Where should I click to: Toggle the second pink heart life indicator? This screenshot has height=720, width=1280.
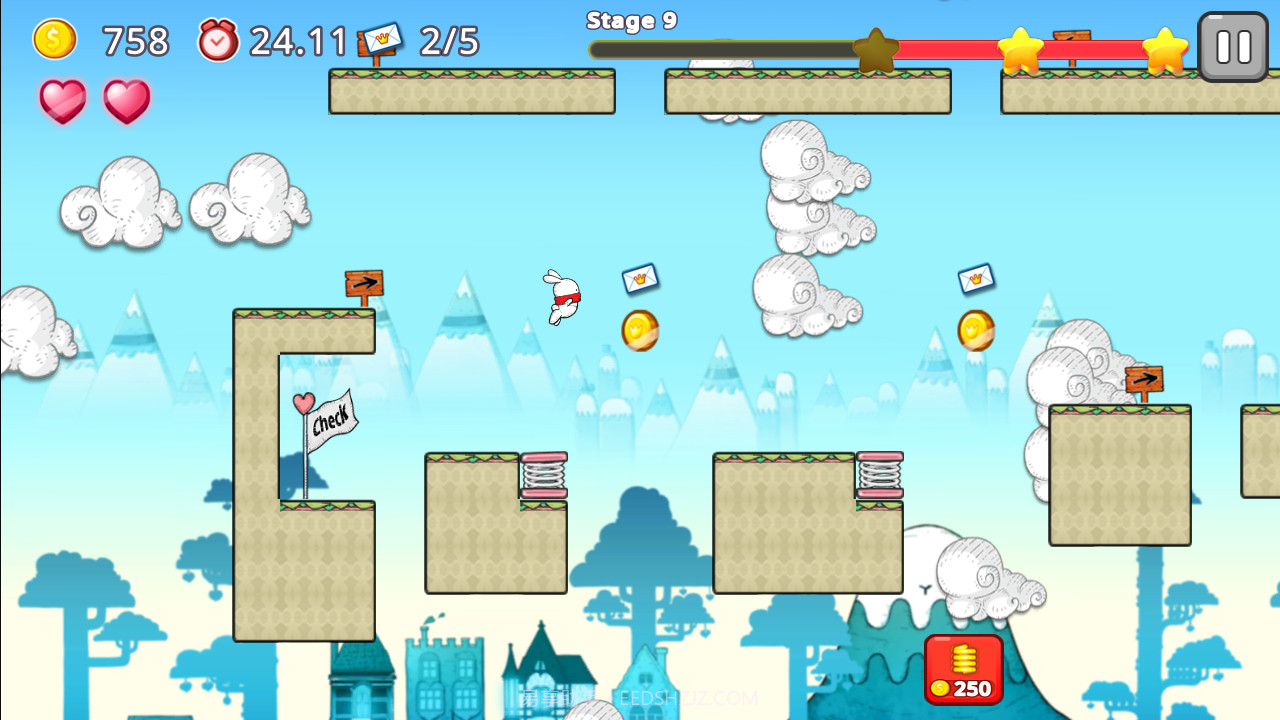[124, 100]
